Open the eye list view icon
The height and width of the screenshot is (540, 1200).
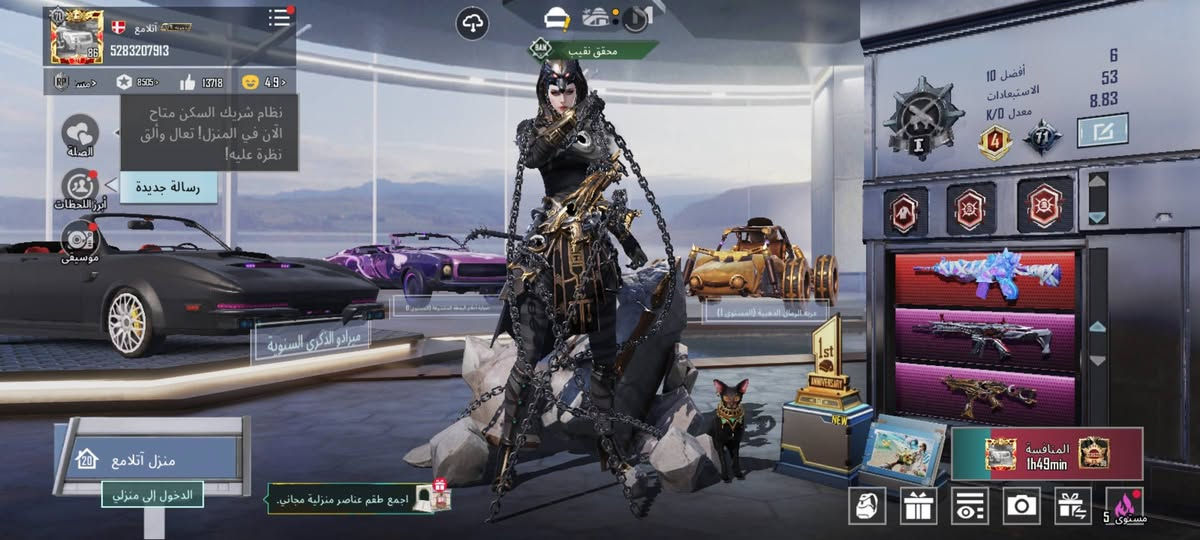(x=970, y=505)
